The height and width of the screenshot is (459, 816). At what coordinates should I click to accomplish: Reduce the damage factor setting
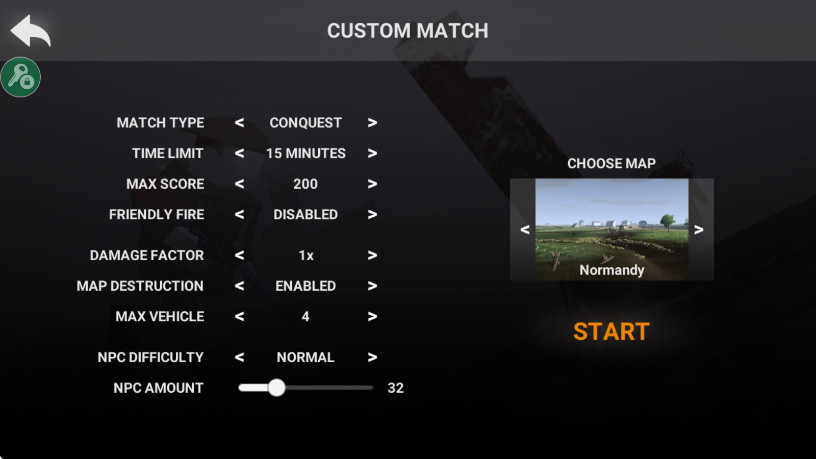click(x=239, y=255)
